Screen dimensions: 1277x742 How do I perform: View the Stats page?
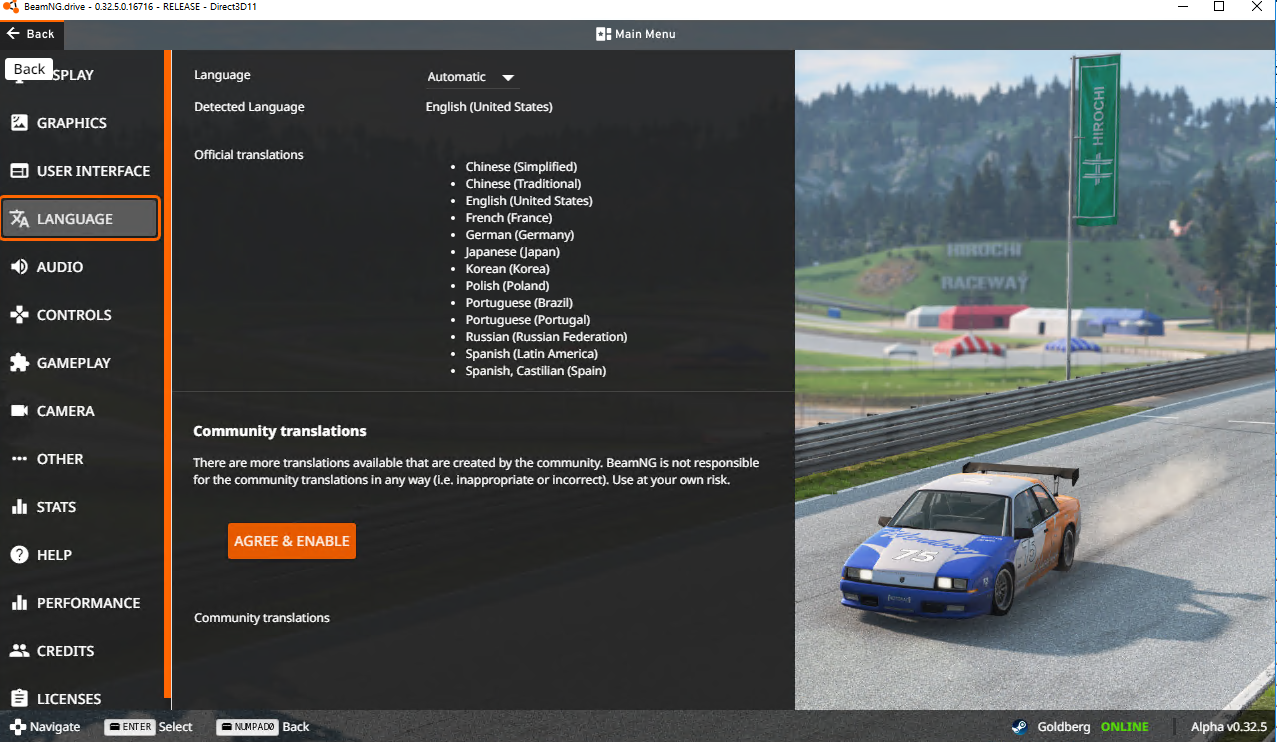coord(56,507)
